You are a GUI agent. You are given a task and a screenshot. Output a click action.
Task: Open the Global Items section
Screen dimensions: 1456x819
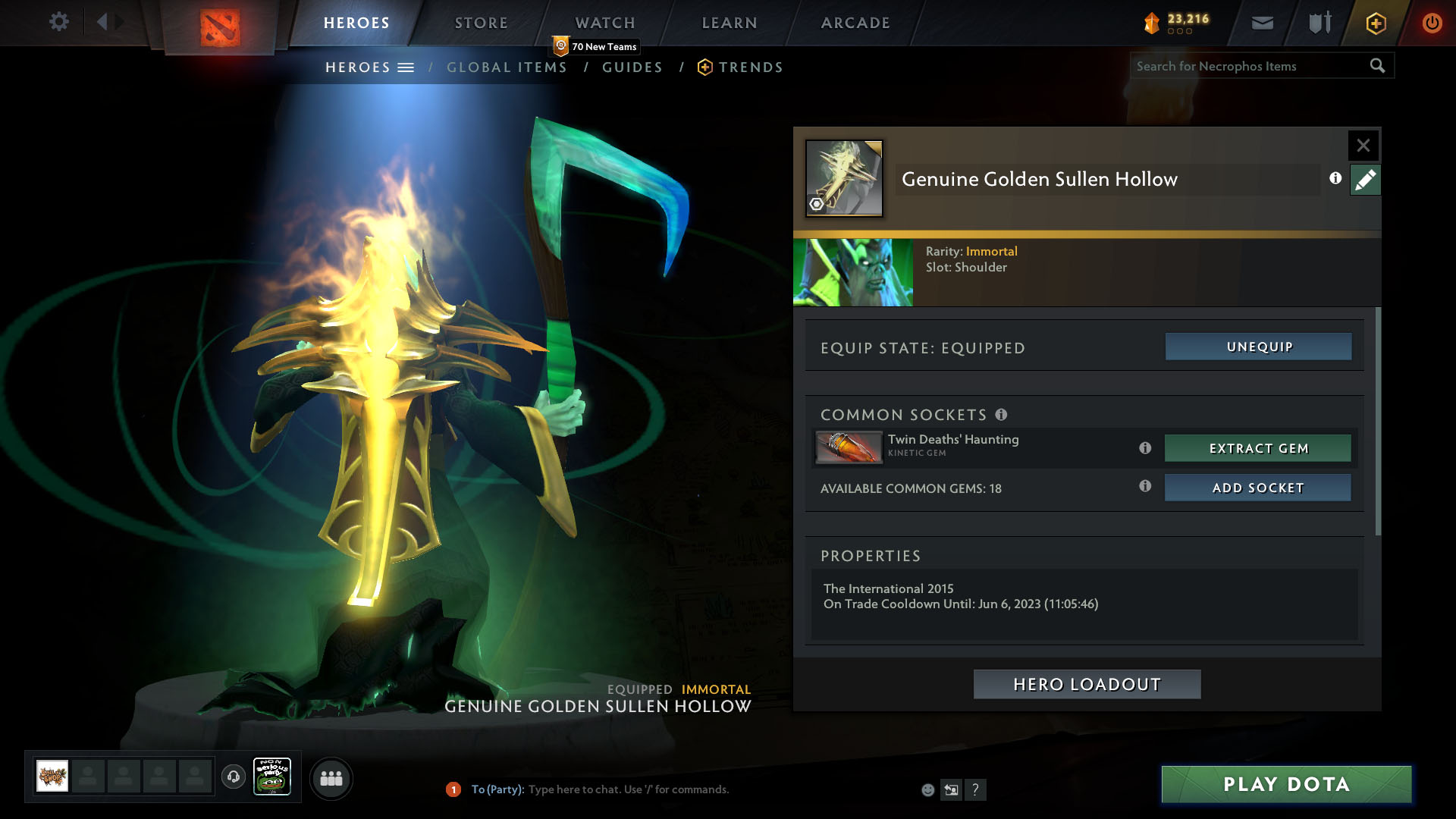pyautogui.click(x=507, y=67)
